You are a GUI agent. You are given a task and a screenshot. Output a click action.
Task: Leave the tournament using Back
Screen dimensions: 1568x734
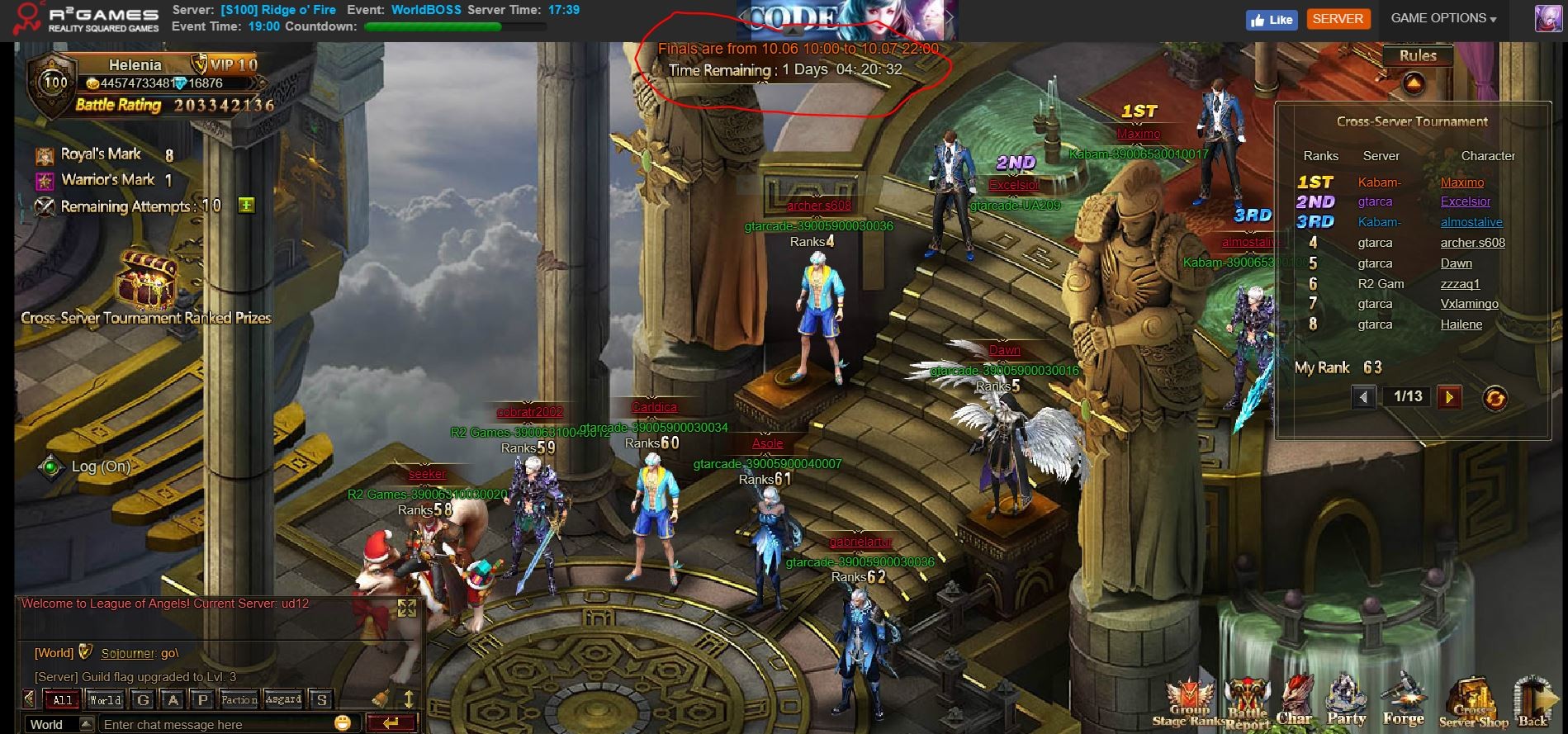click(1534, 702)
